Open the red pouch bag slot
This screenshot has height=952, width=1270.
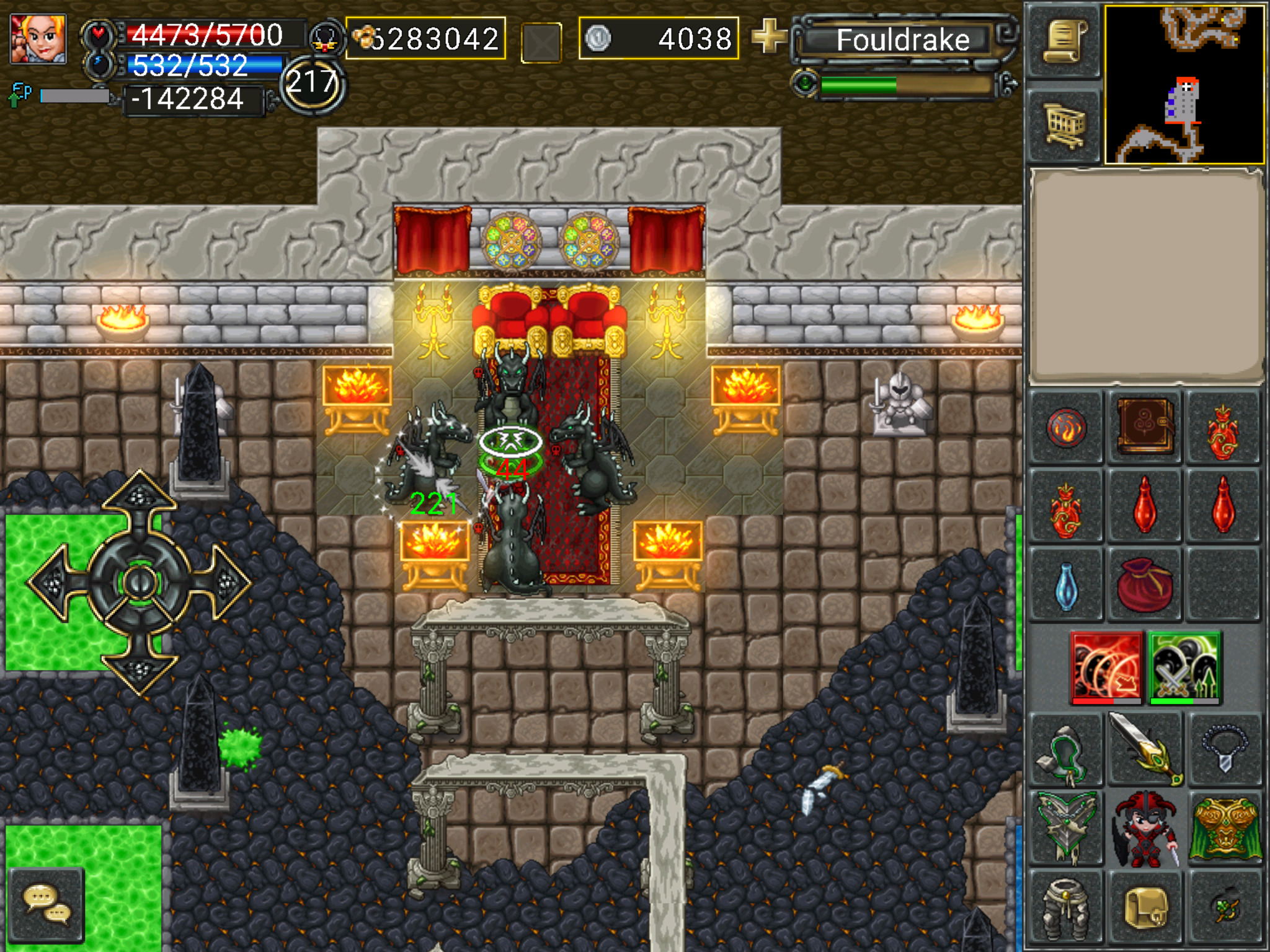tap(1145, 584)
